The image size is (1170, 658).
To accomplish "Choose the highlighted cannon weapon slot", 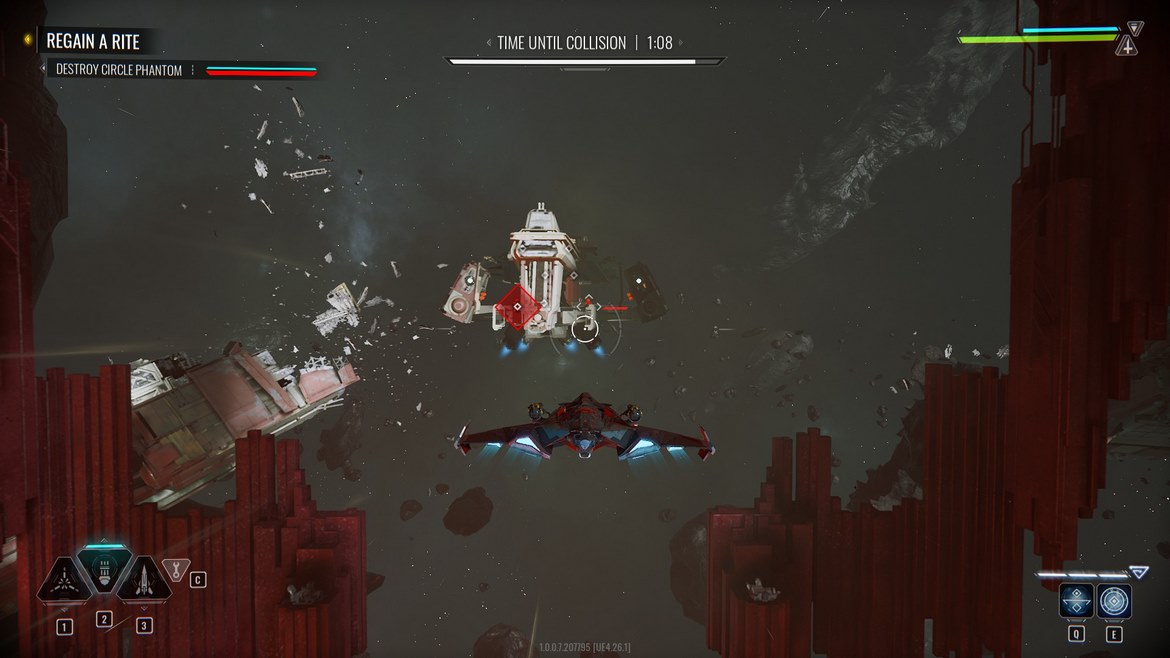I will 103,571.
